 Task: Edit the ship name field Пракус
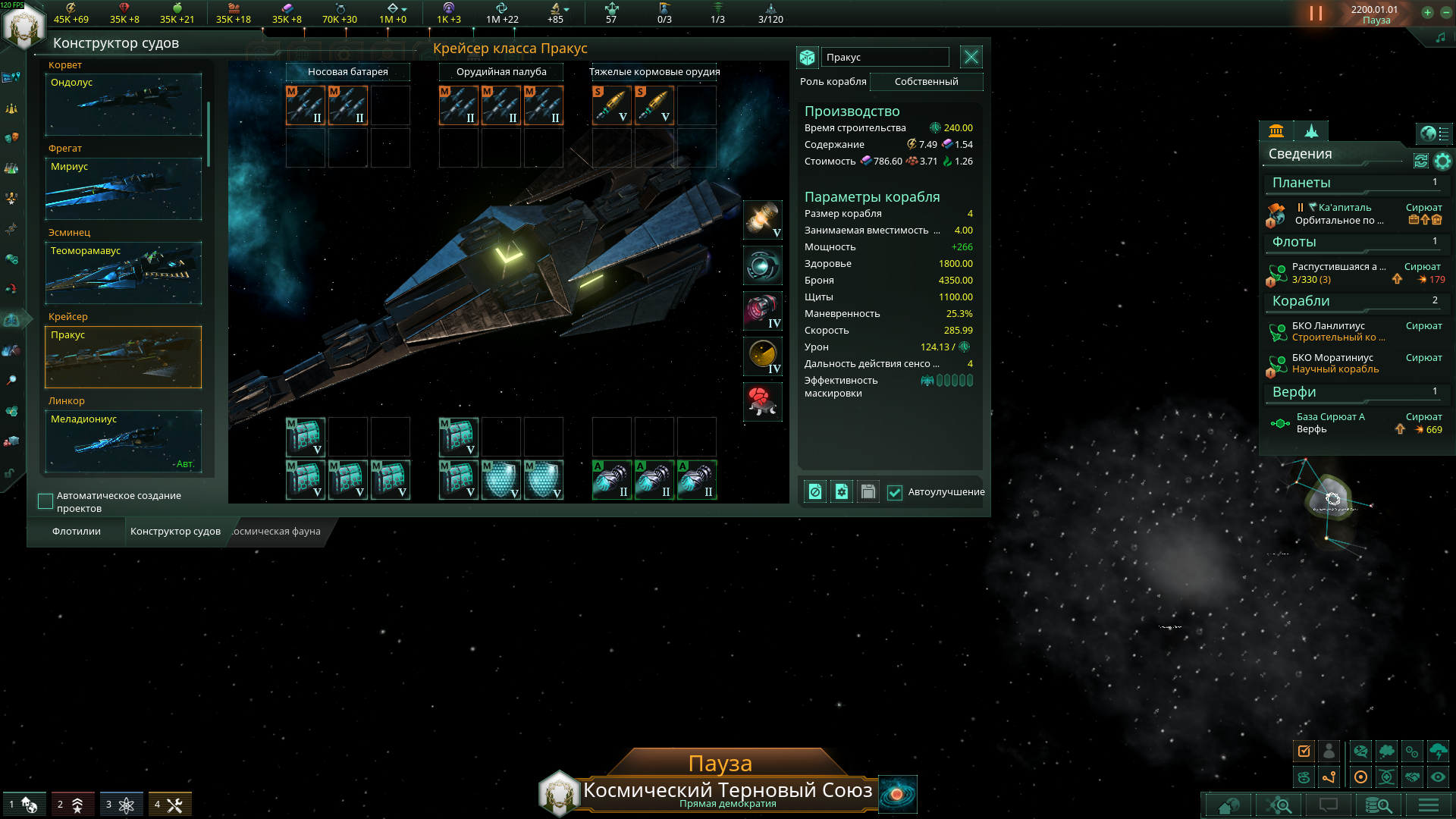(885, 58)
